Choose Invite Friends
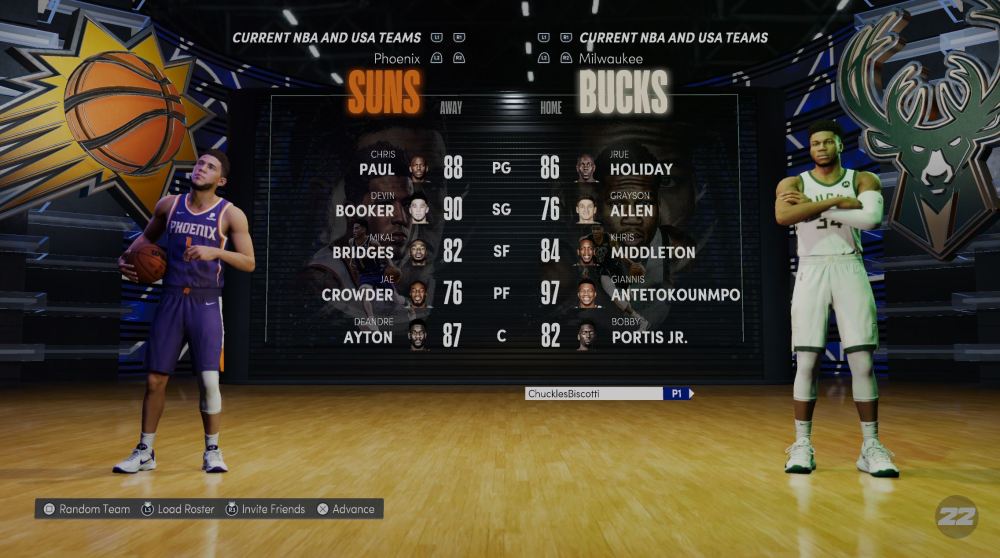The image size is (1000, 558). 265,509
